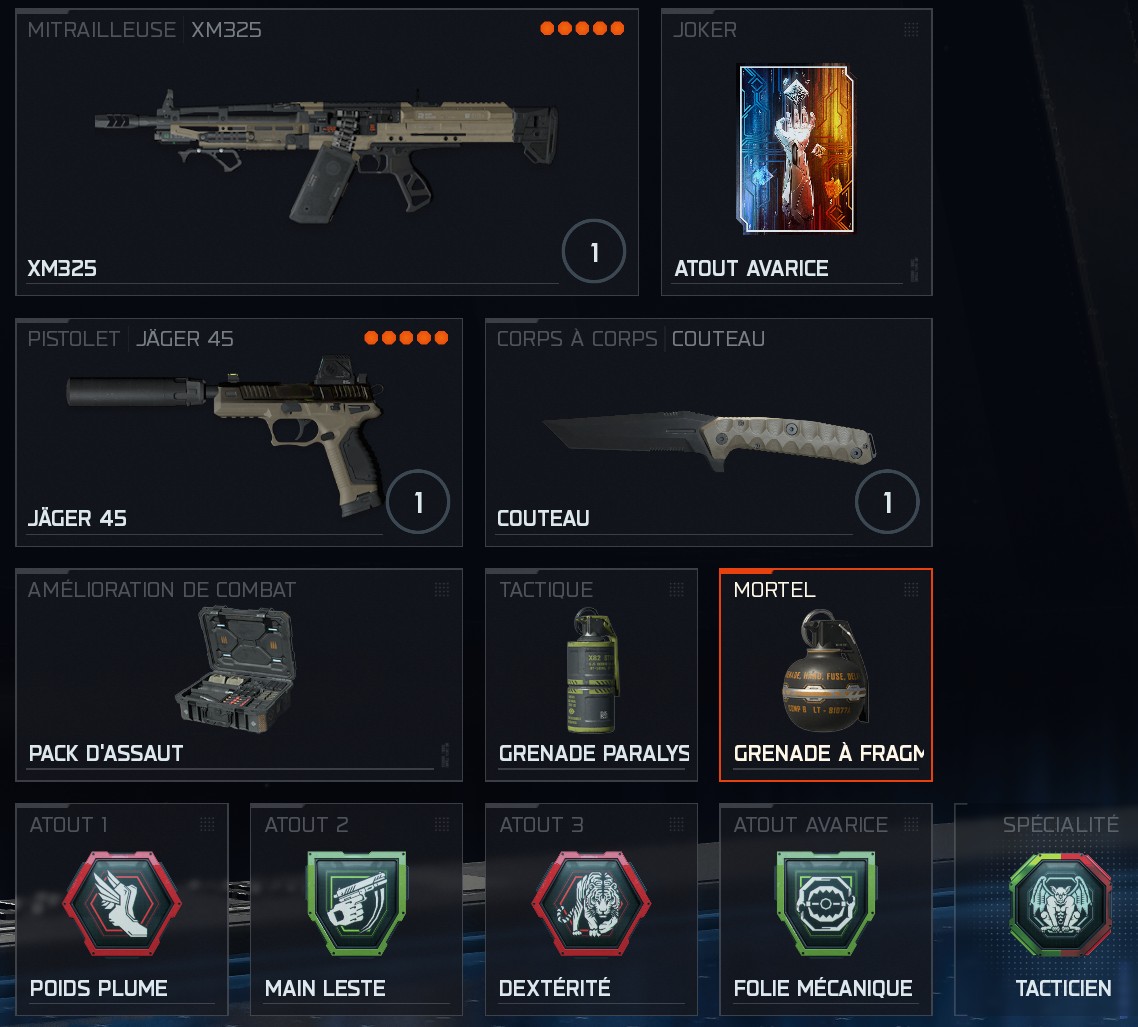Open the Joker Atout Avarice card
Screen dimensions: 1138x1027
pyautogui.click(x=796, y=152)
